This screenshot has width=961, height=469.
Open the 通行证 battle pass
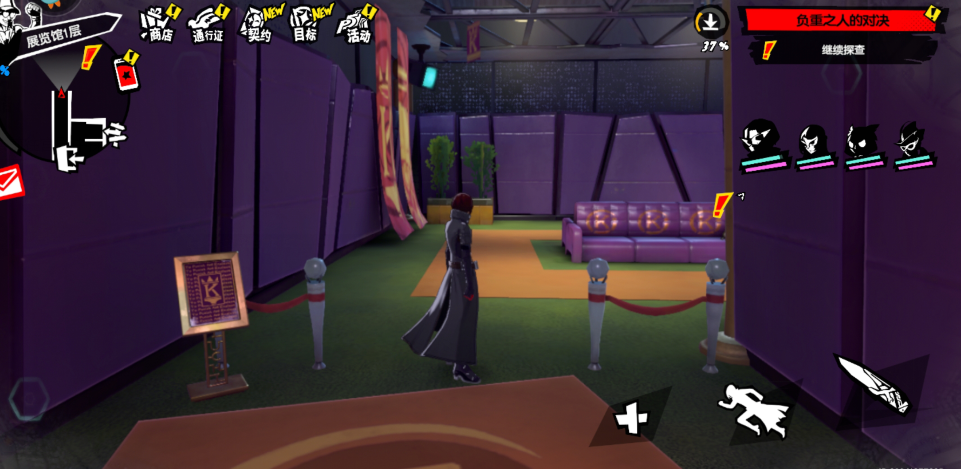coord(207,24)
